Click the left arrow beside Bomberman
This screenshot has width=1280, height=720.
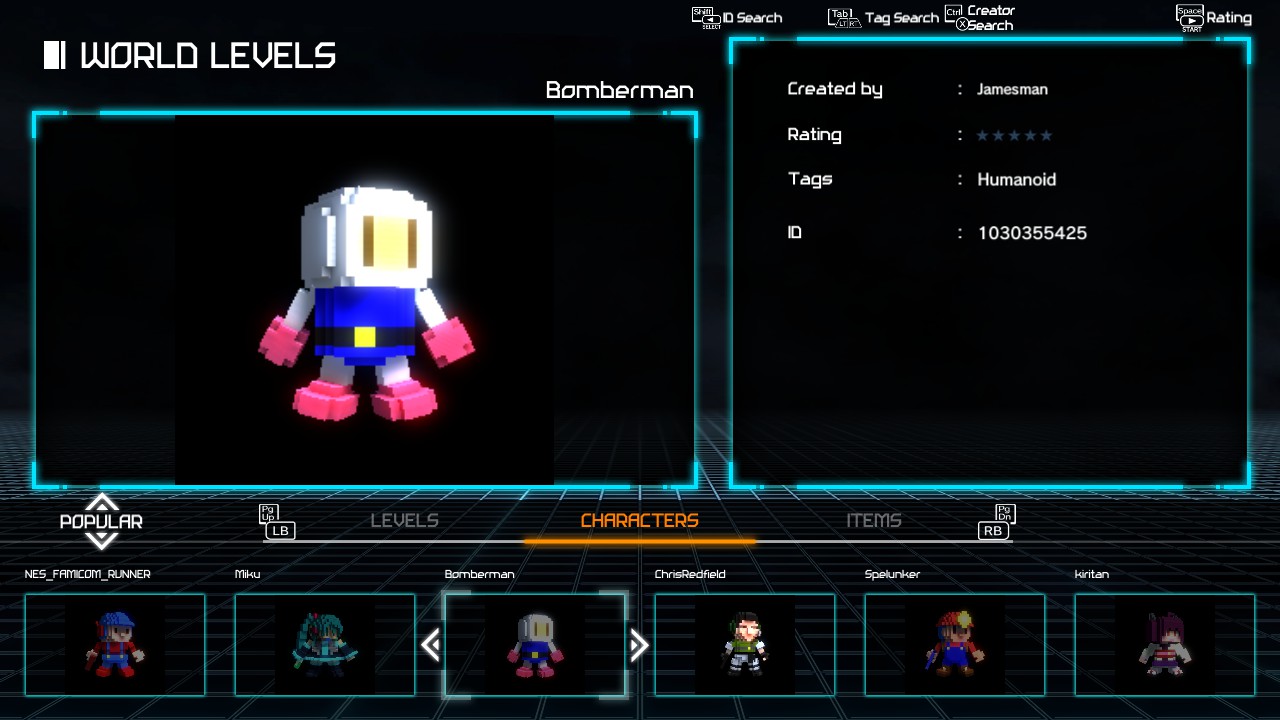pos(431,645)
